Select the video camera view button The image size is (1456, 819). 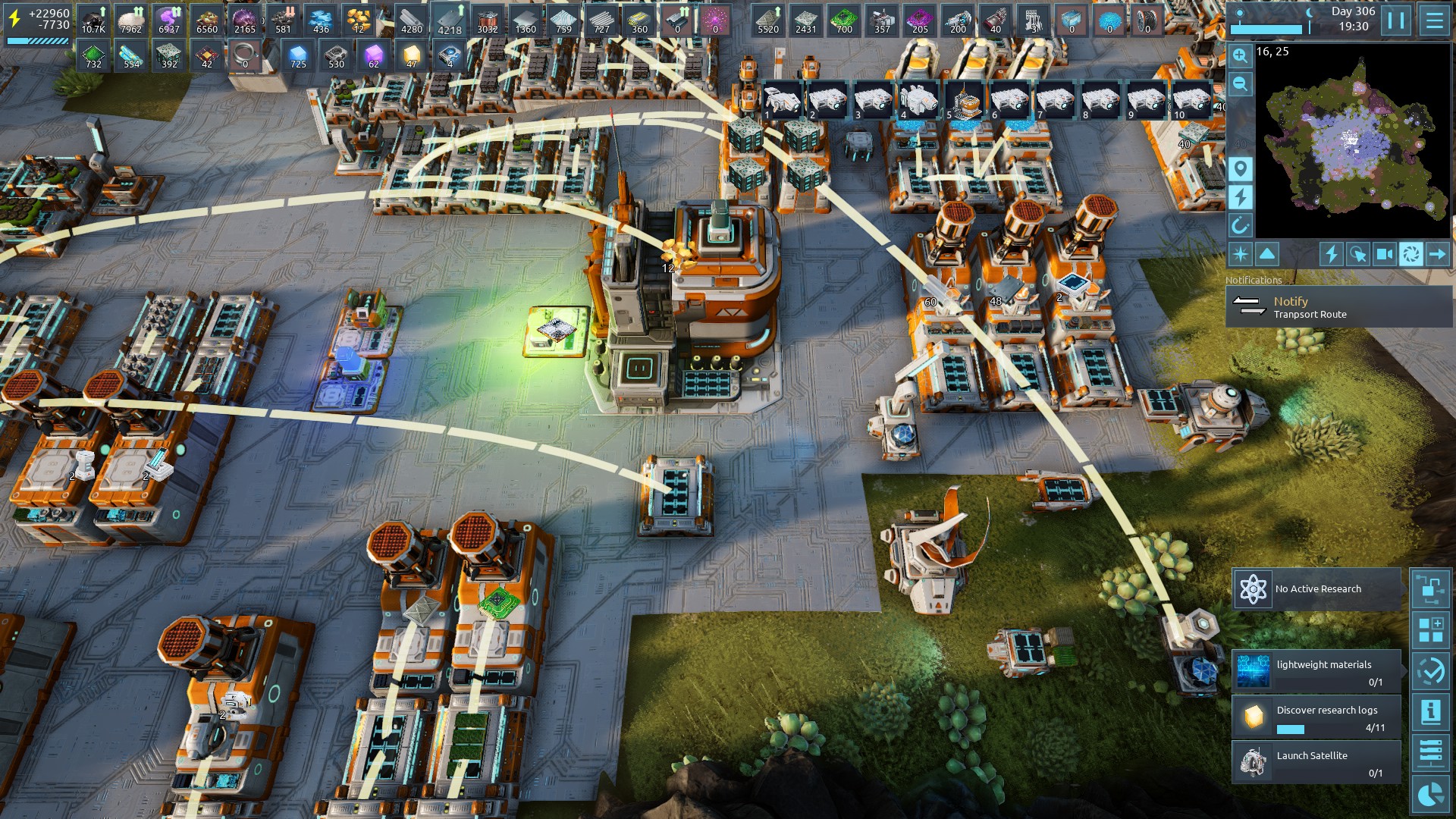[1384, 254]
